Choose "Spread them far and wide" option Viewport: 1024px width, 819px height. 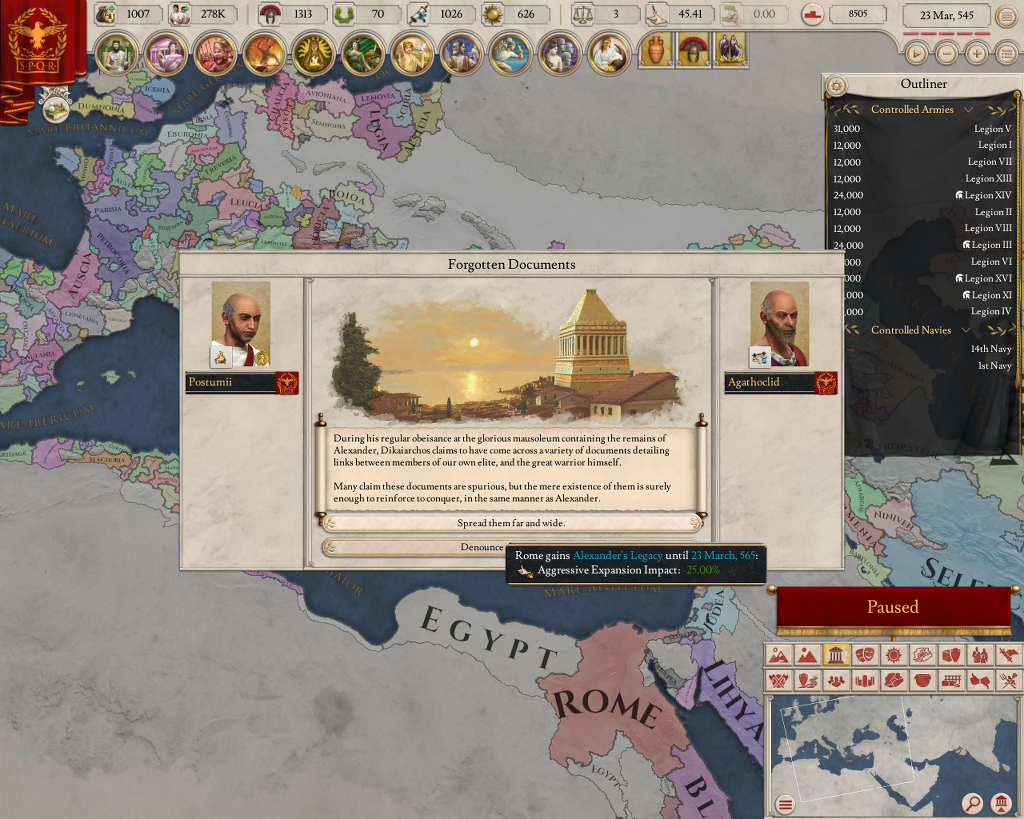511,523
